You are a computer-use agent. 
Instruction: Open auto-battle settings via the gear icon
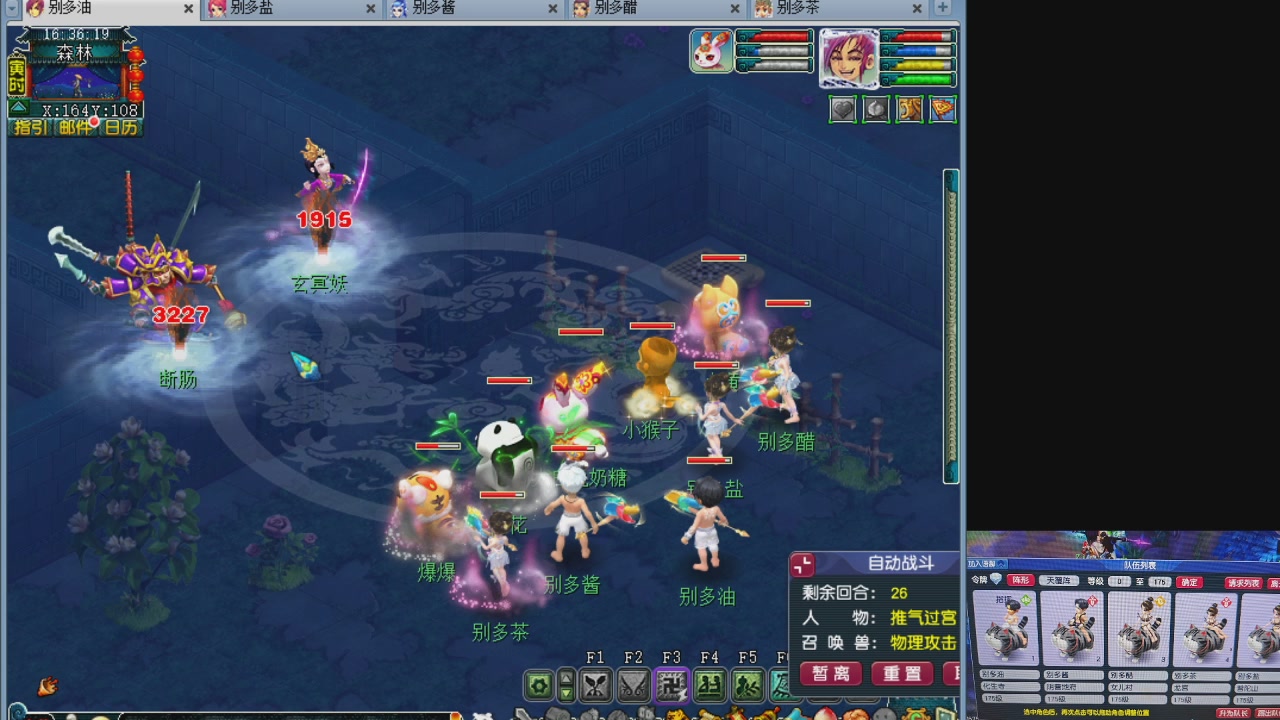537,684
